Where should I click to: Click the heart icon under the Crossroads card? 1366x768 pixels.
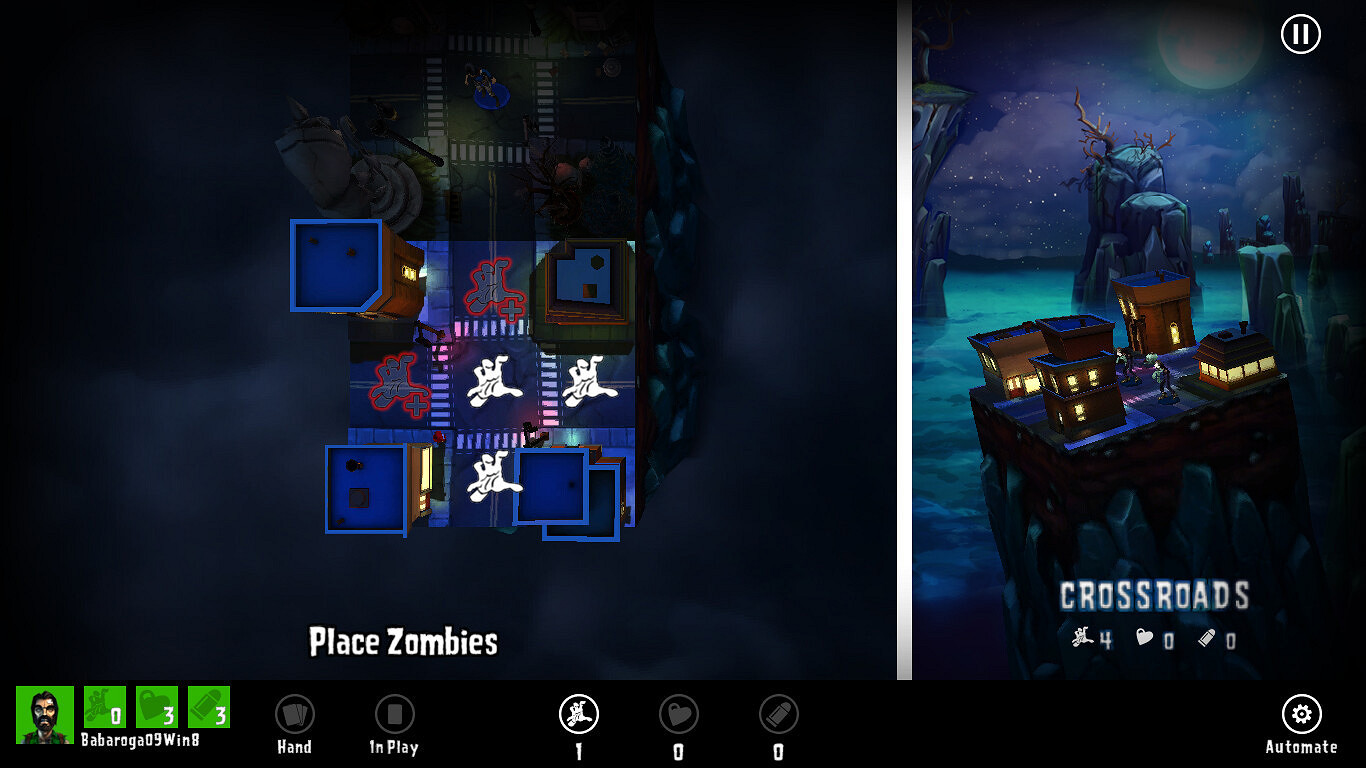pos(1148,637)
